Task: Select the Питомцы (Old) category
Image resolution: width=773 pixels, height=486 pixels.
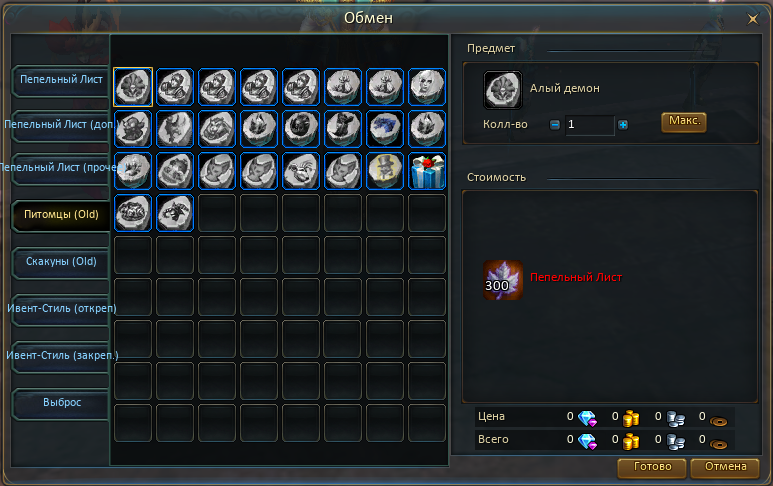Action: (59, 215)
